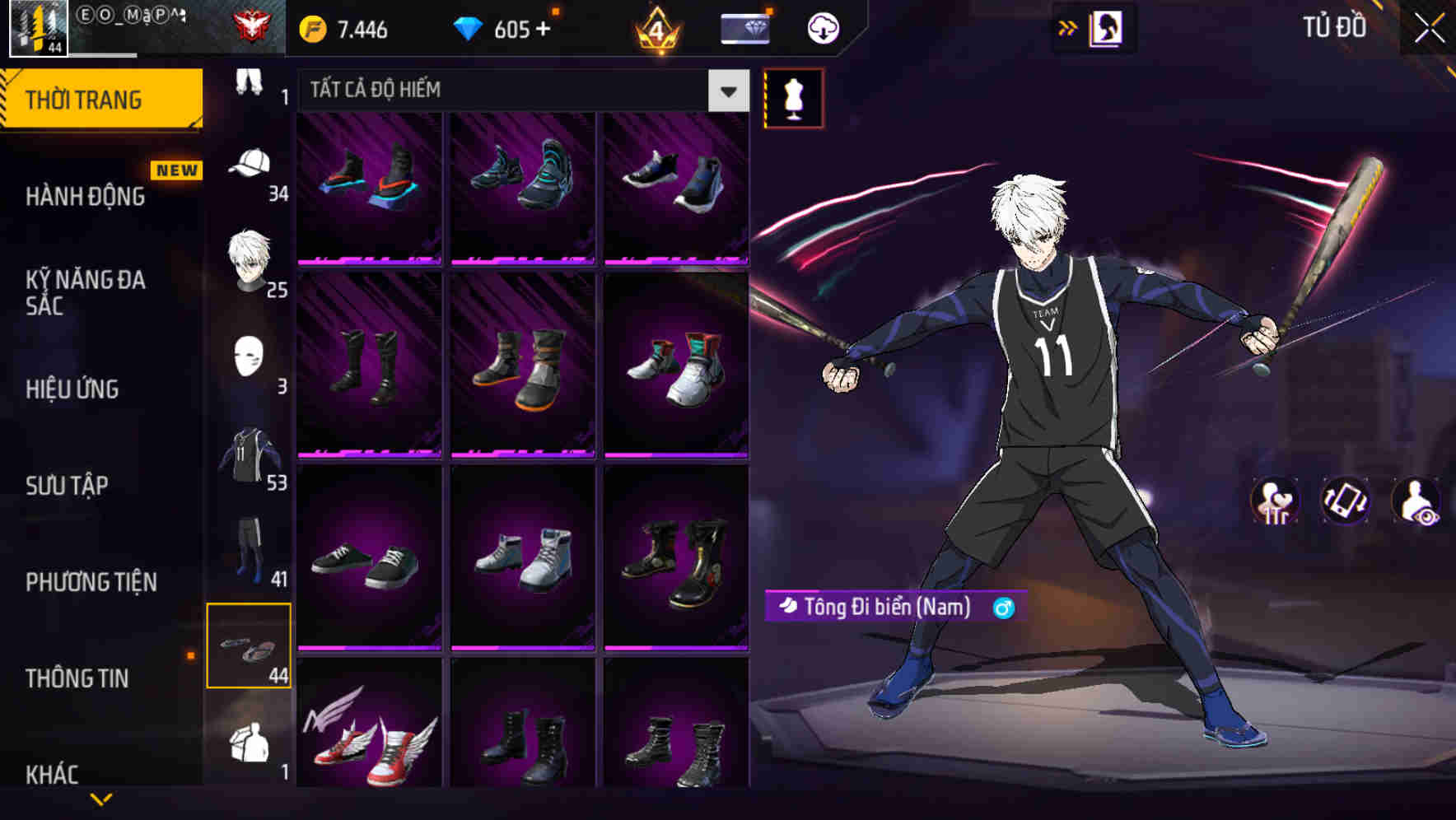Screen dimensions: 1456x820
Task: Open the character appearance page icon near the arrows
Action: click(x=1108, y=27)
